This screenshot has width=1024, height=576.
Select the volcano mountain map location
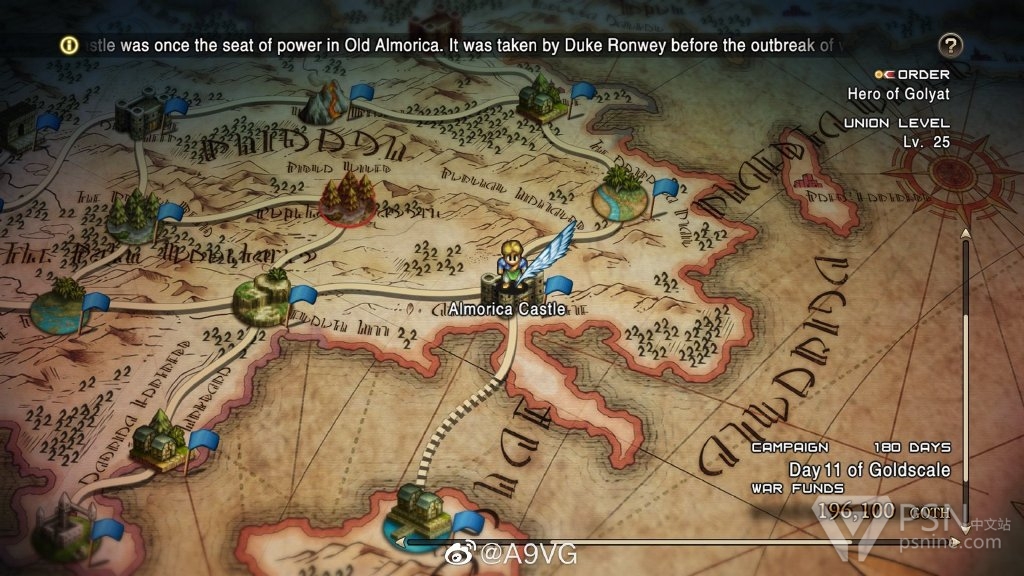click(327, 100)
